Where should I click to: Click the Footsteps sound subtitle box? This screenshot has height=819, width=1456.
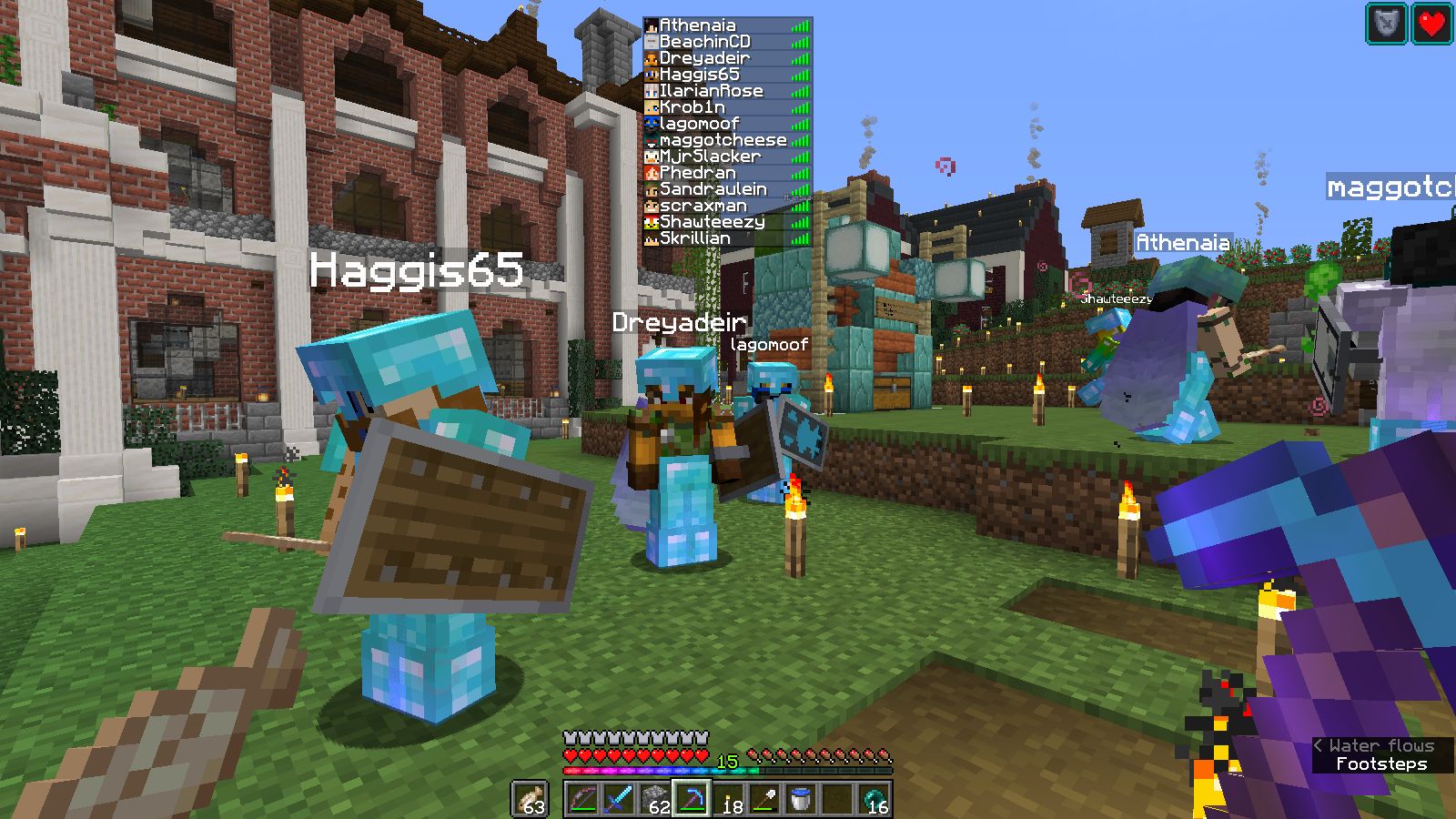[x=1381, y=764]
